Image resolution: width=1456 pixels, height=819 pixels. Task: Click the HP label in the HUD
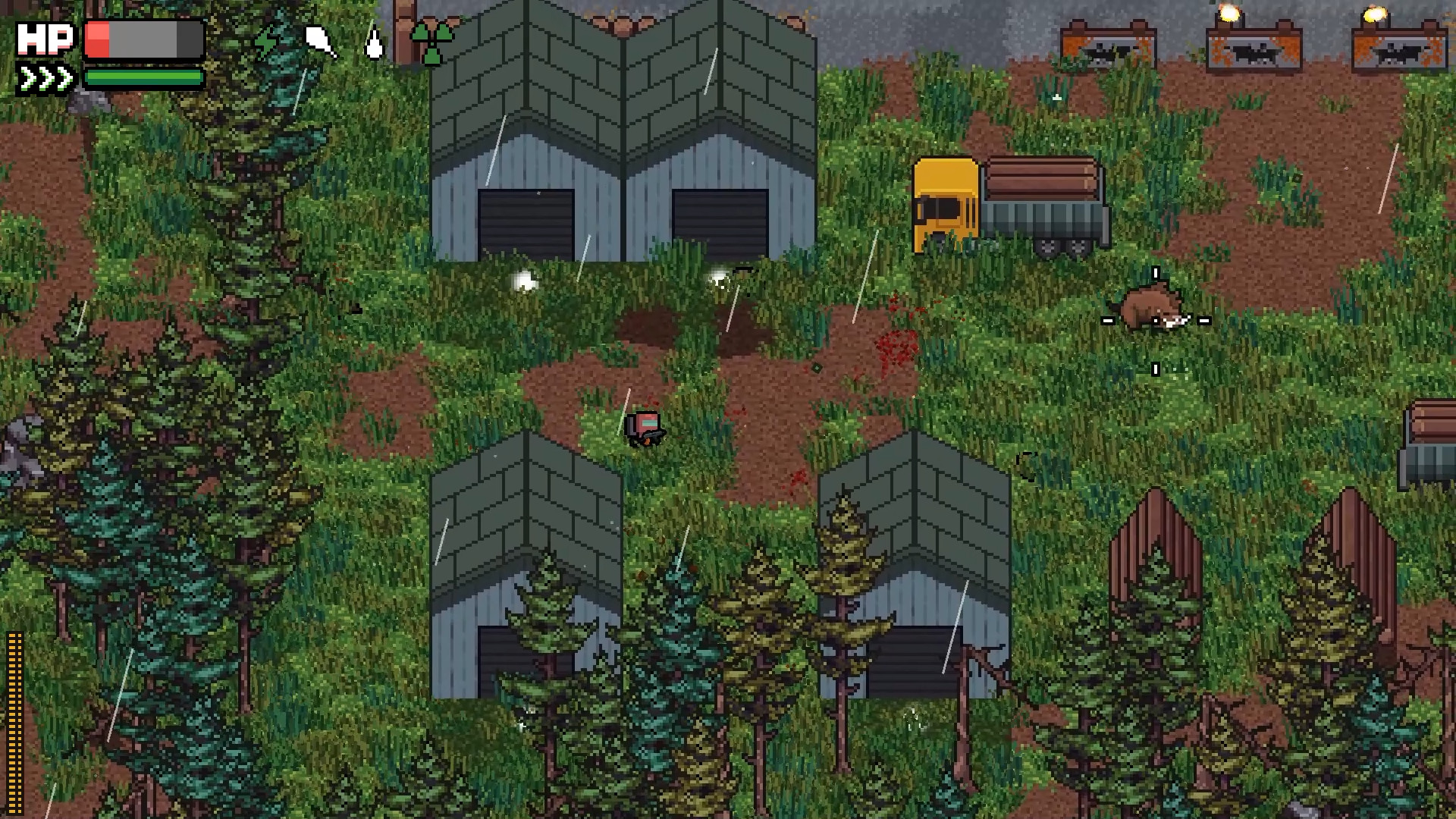click(x=45, y=38)
